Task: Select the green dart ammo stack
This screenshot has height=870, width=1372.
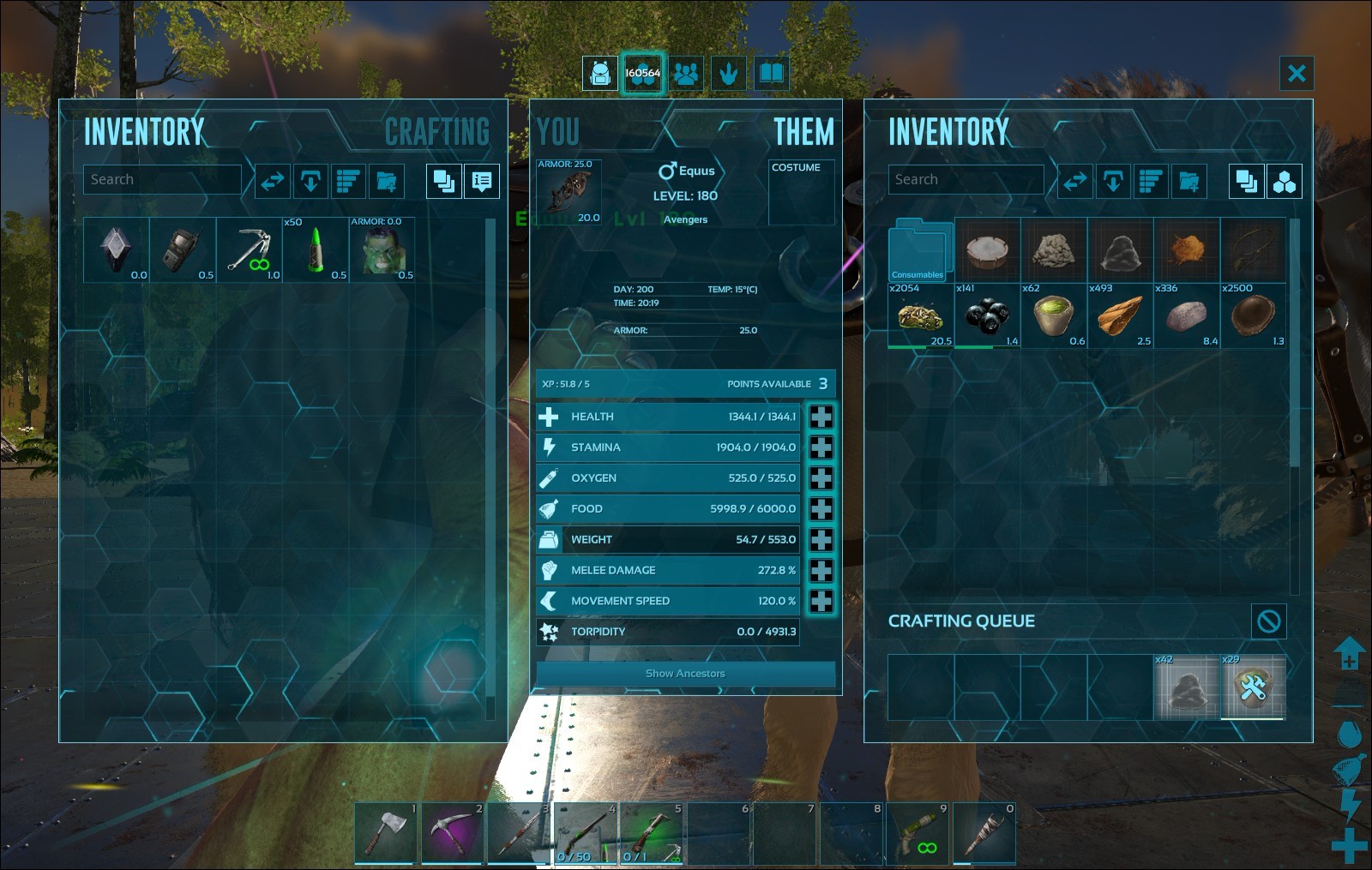Action: (x=316, y=250)
